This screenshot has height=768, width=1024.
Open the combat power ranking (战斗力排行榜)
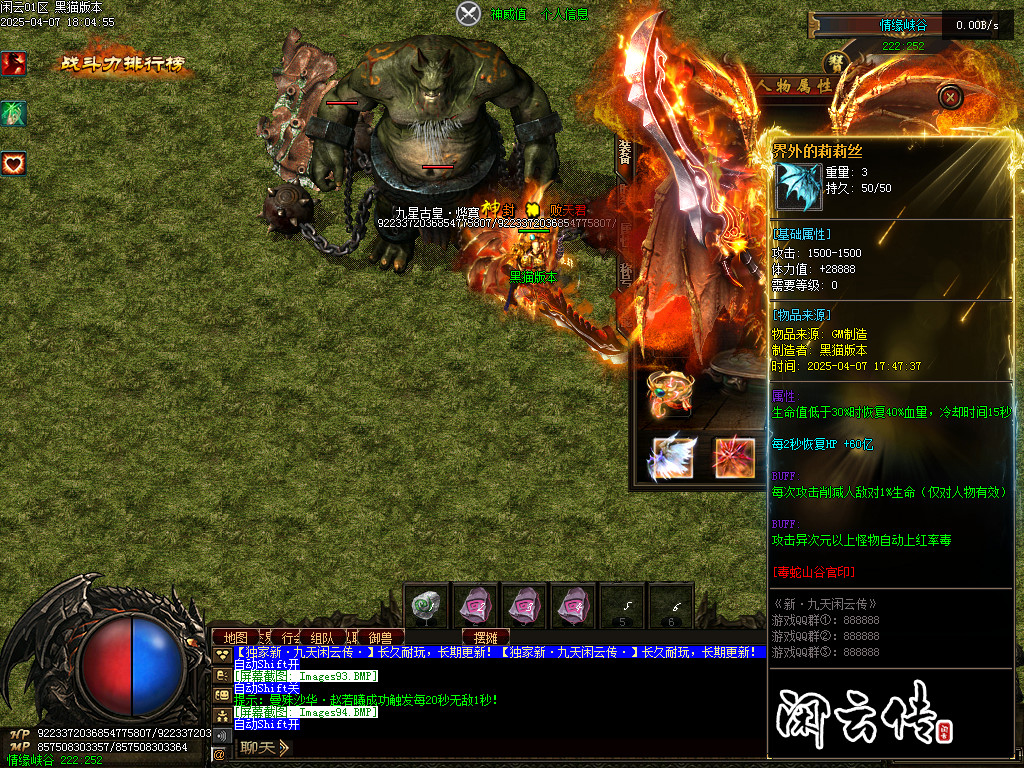(x=122, y=65)
